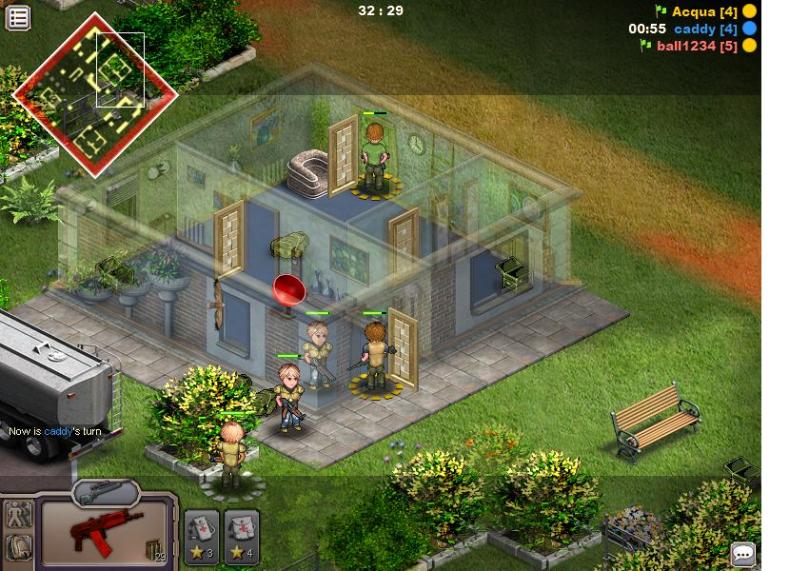Select player Acqua in the player list
This screenshot has height=571, width=809.
[697, 12]
